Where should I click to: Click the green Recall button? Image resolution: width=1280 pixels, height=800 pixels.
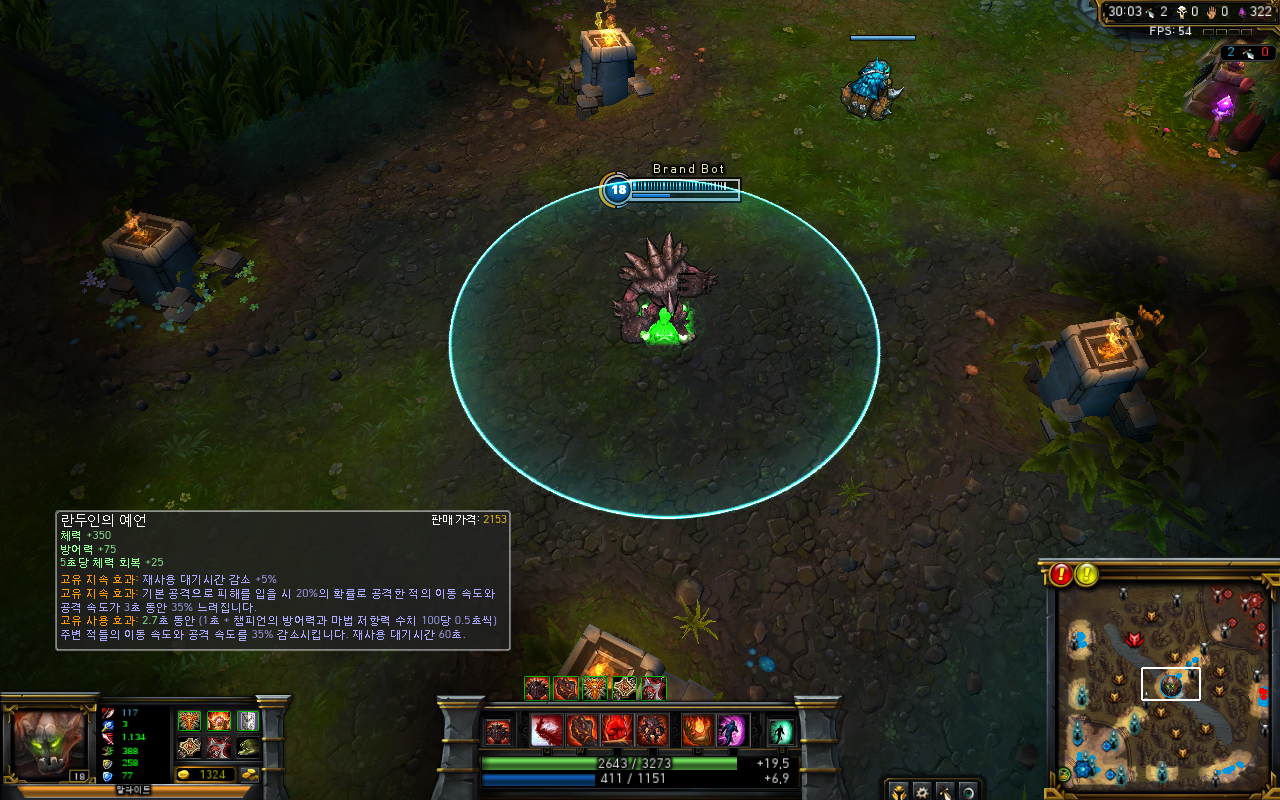780,731
